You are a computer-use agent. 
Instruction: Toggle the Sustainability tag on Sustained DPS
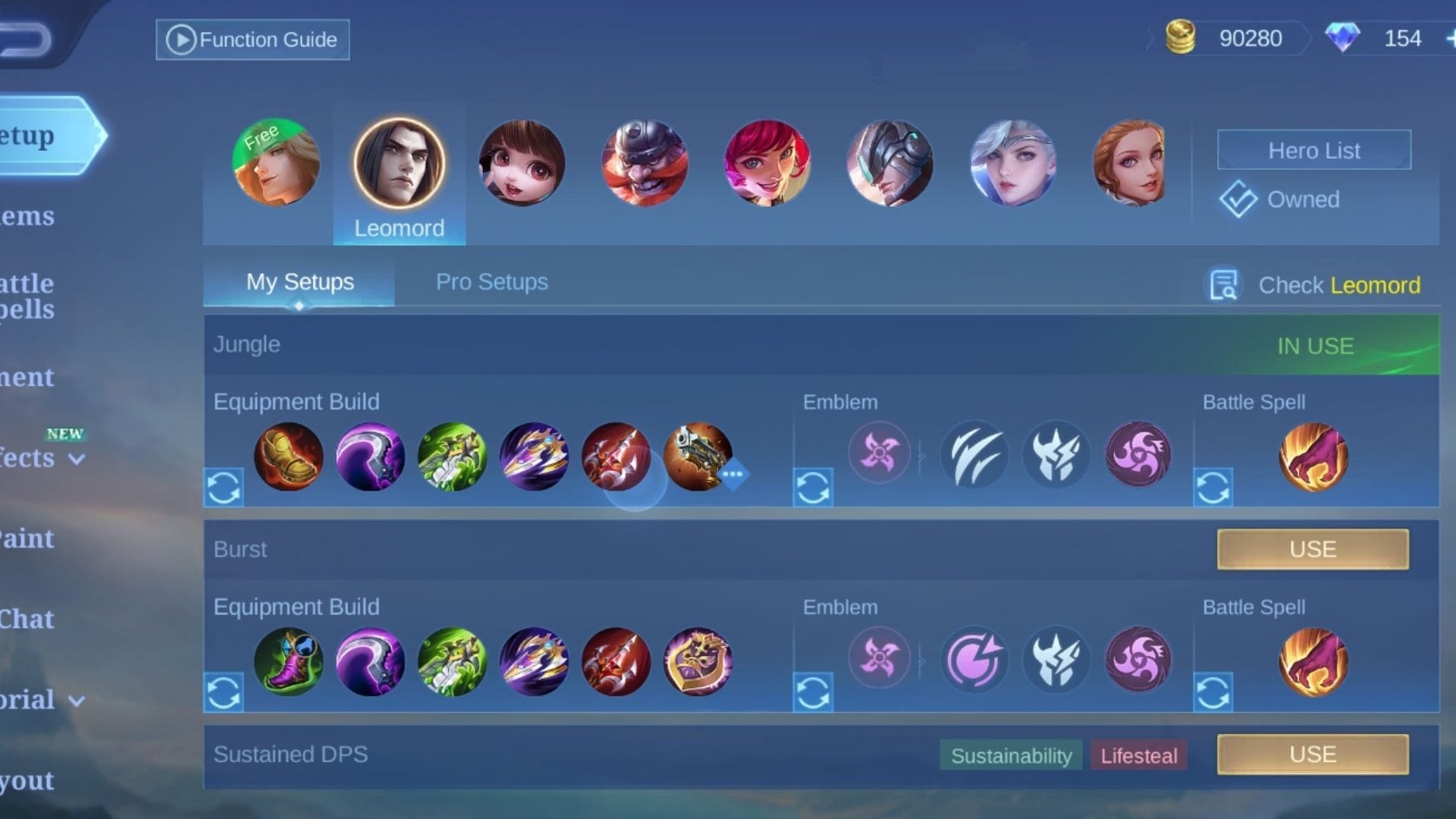pyautogui.click(x=1010, y=755)
